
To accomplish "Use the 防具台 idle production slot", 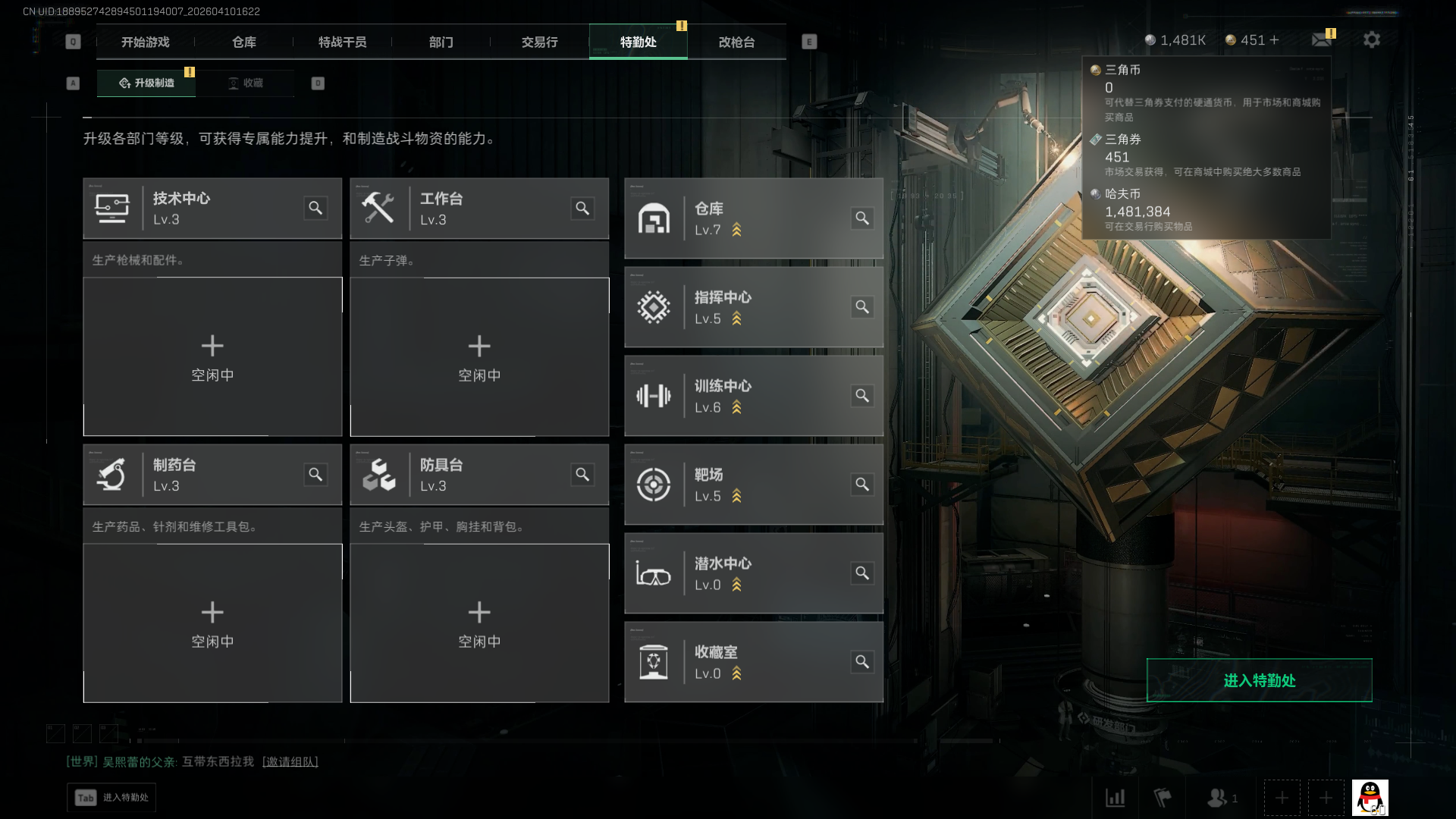I will 479,623.
